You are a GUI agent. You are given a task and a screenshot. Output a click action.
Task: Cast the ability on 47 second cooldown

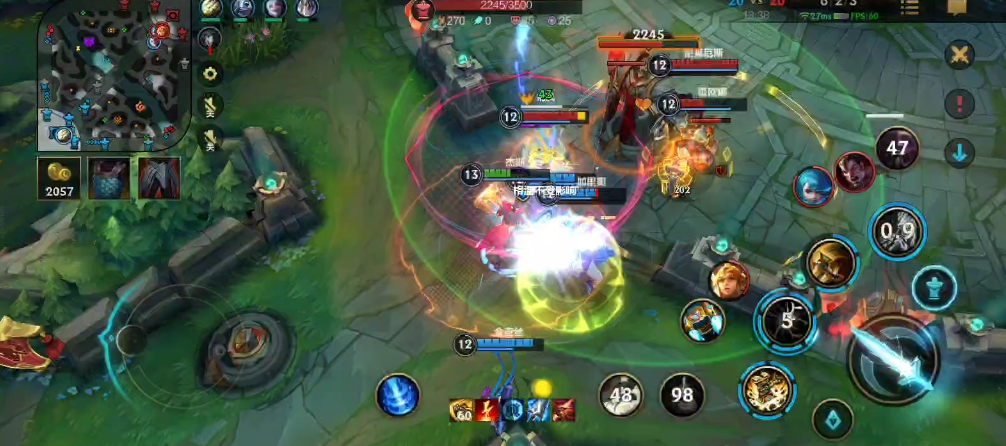(897, 149)
